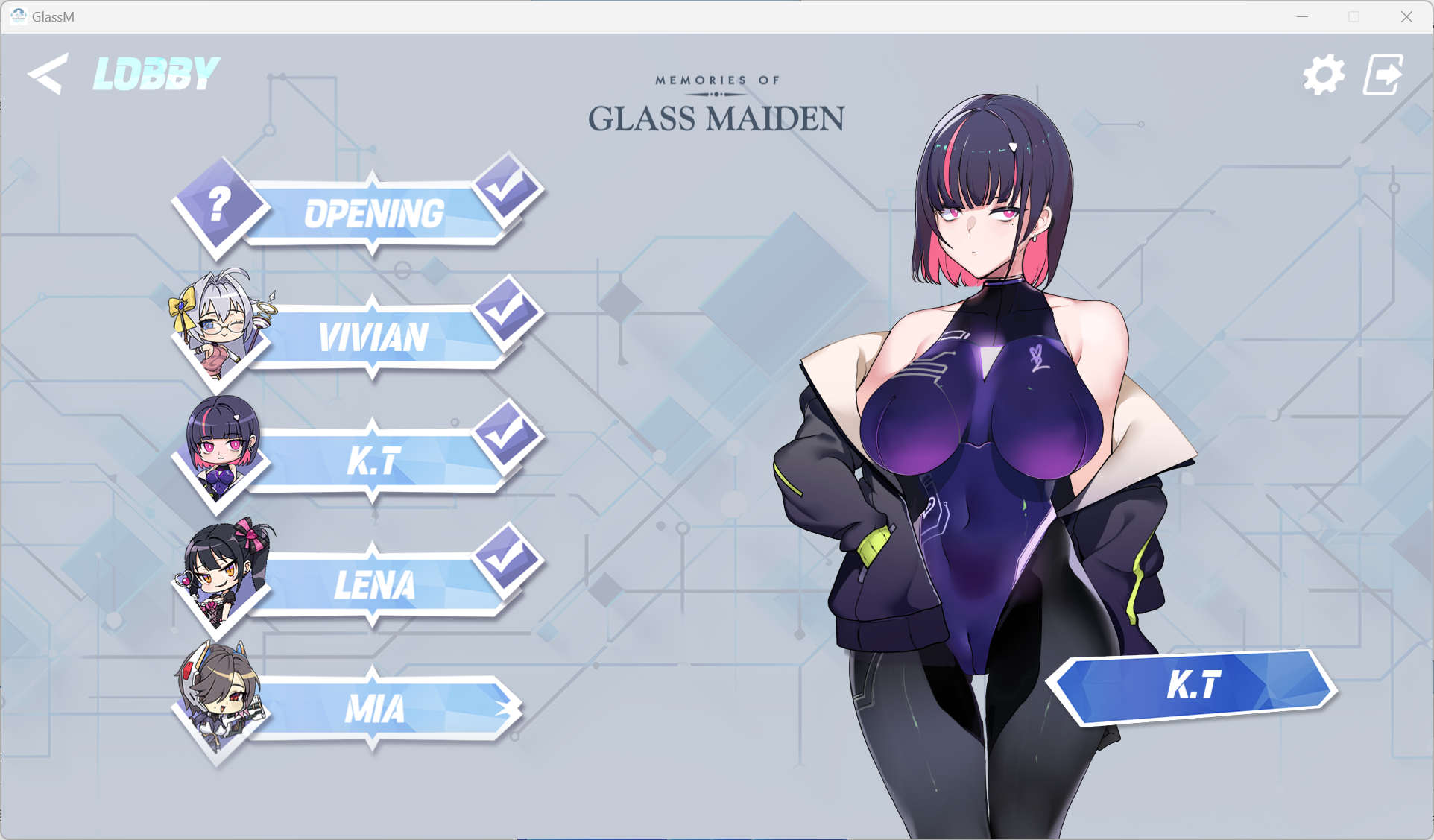Pick the Mia chapter banner
1434x840 pixels.
pyautogui.click(x=373, y=709)
